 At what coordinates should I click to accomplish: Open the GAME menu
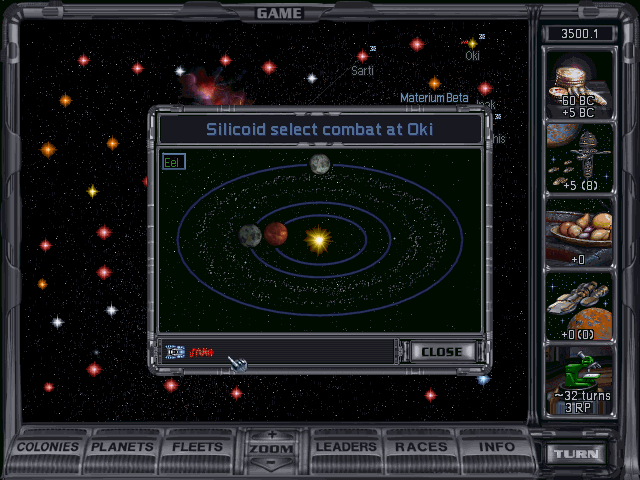pos(279,13)
